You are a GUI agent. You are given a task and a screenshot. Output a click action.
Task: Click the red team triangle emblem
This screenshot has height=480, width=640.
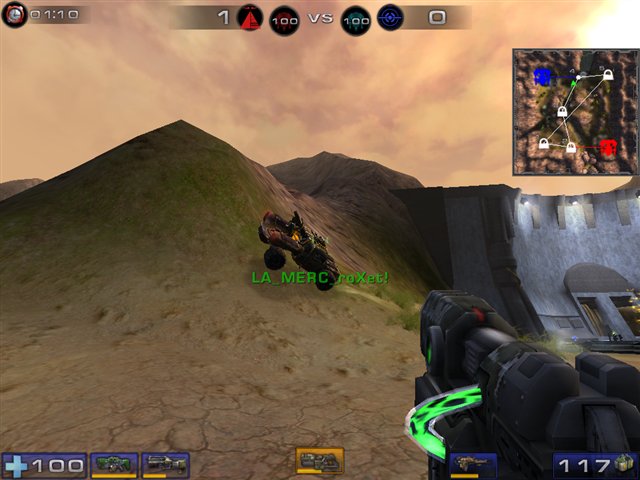coord(251,17)
